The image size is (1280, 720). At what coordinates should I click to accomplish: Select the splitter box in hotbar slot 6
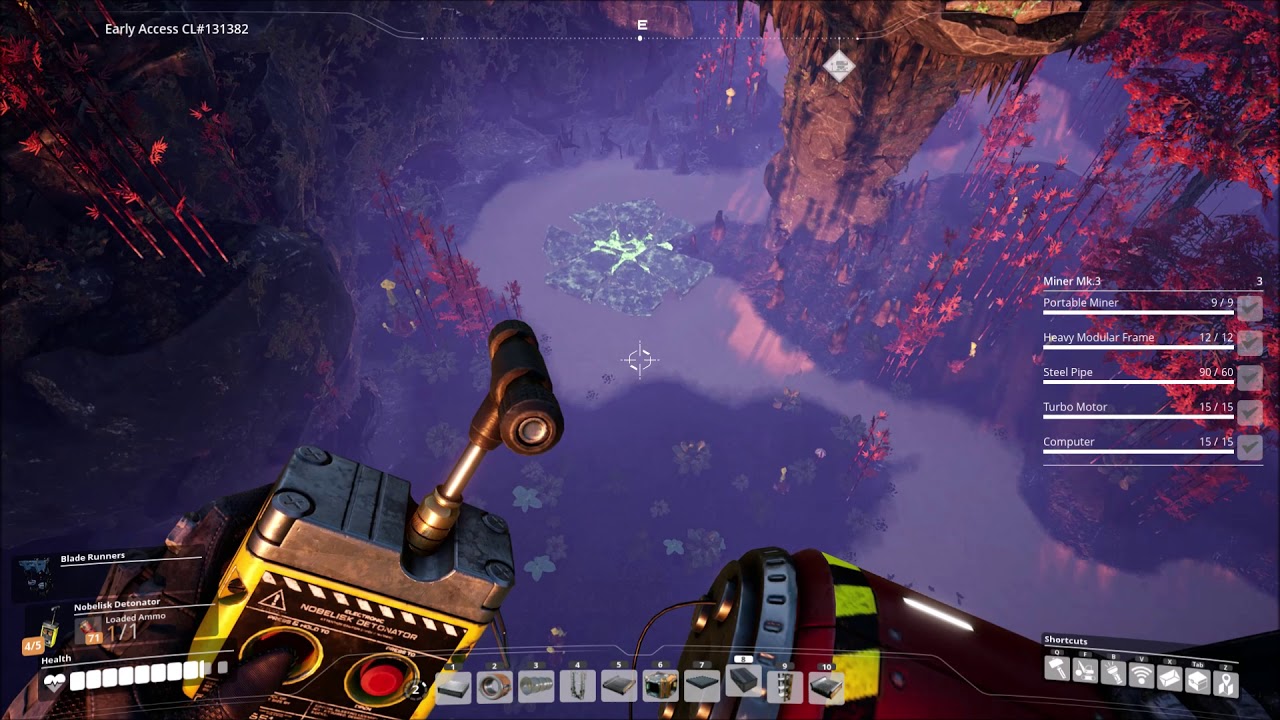pos(660,686)
